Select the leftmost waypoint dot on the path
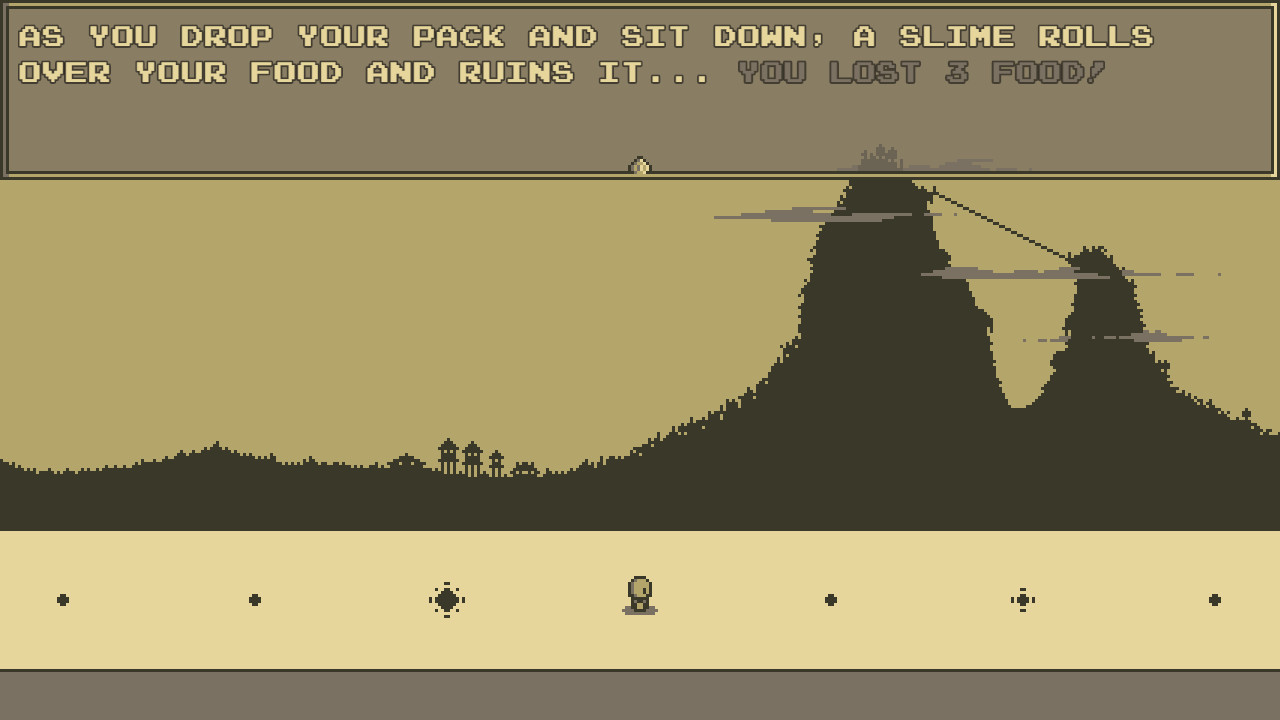Viewport: 1280px width, 720px height. 62,599
